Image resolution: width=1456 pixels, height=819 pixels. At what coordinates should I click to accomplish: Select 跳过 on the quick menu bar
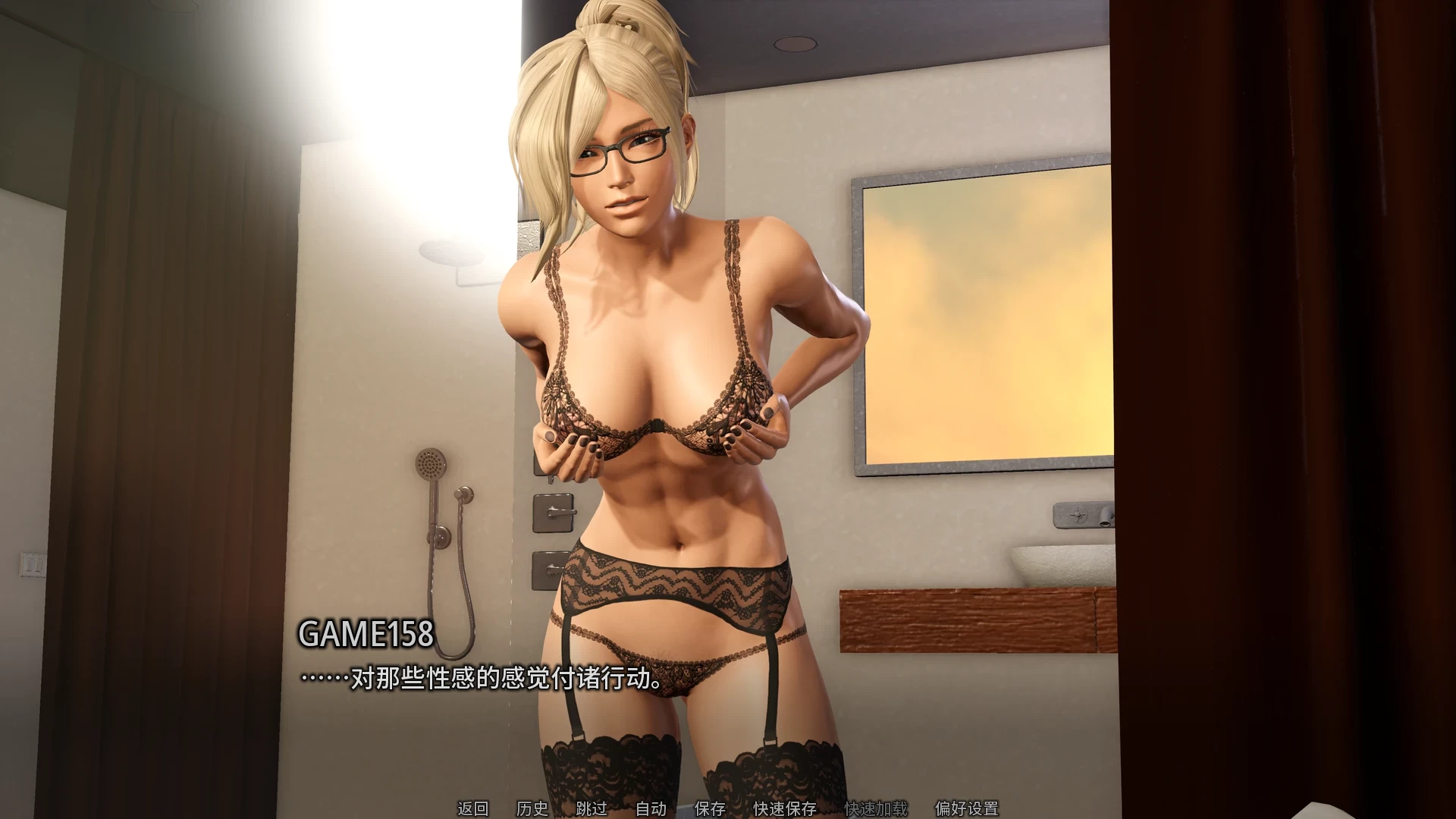coord(591,808)
